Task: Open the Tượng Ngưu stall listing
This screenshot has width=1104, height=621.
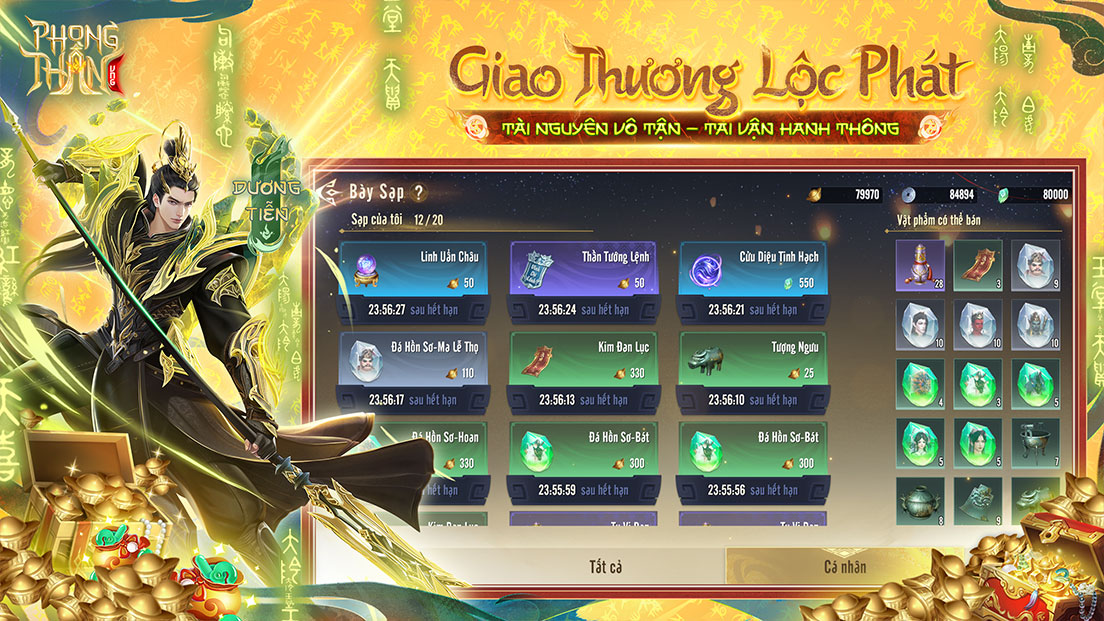Action: 753,370
